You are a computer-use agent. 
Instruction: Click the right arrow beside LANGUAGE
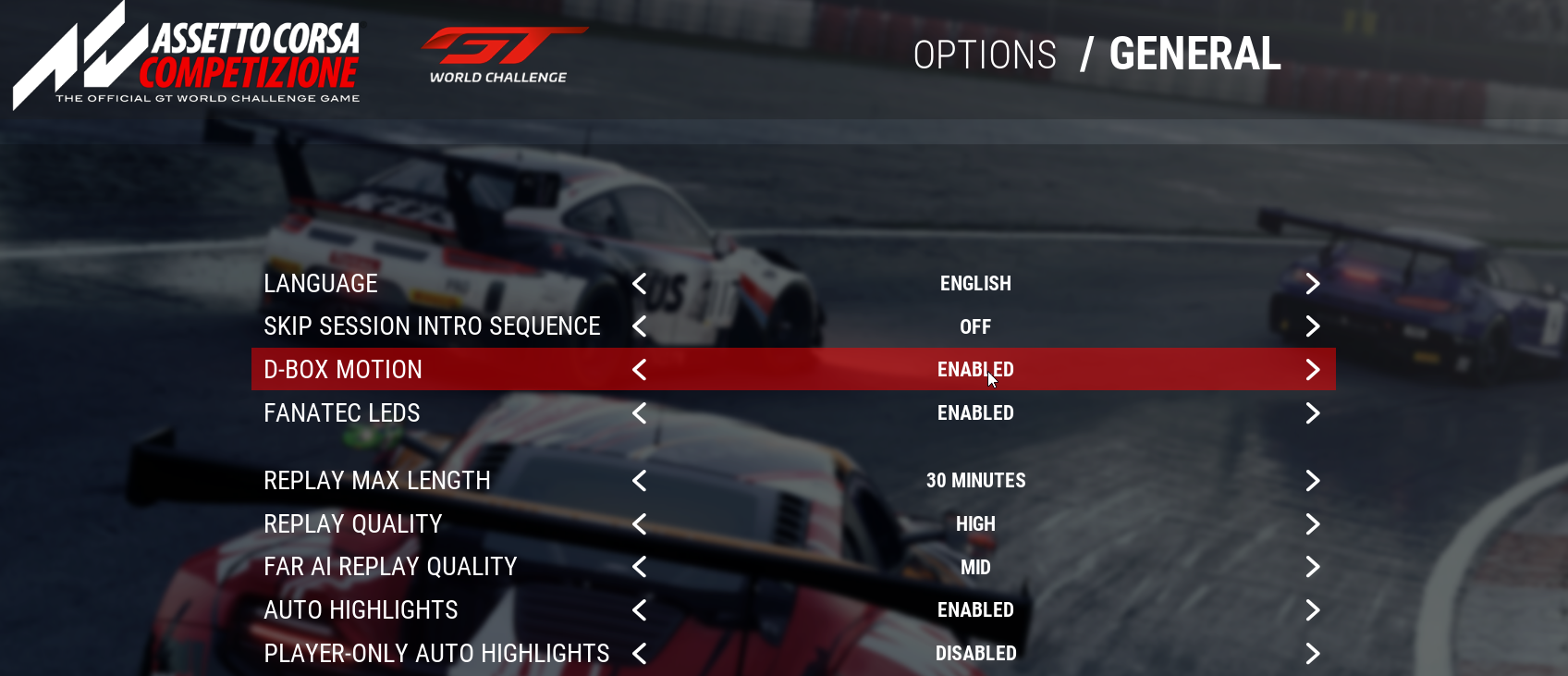(x=1313, y=284)
